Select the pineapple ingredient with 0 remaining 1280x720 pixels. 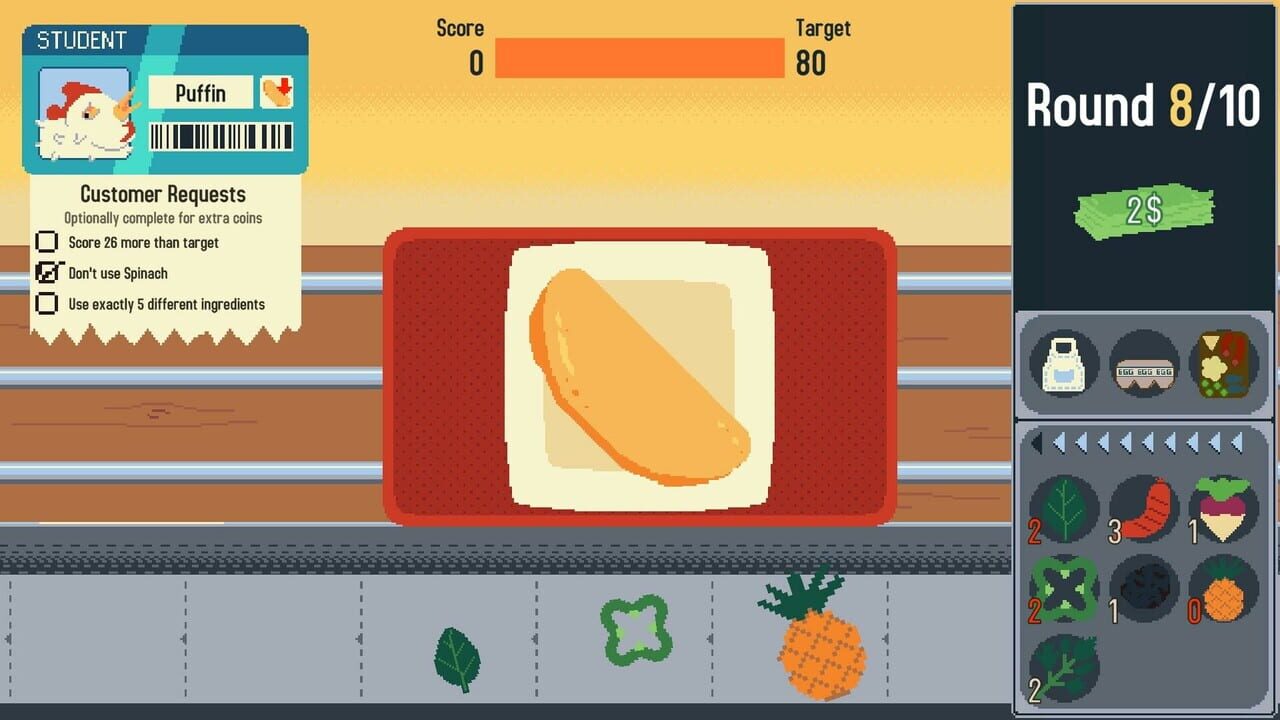(1222, 588)
